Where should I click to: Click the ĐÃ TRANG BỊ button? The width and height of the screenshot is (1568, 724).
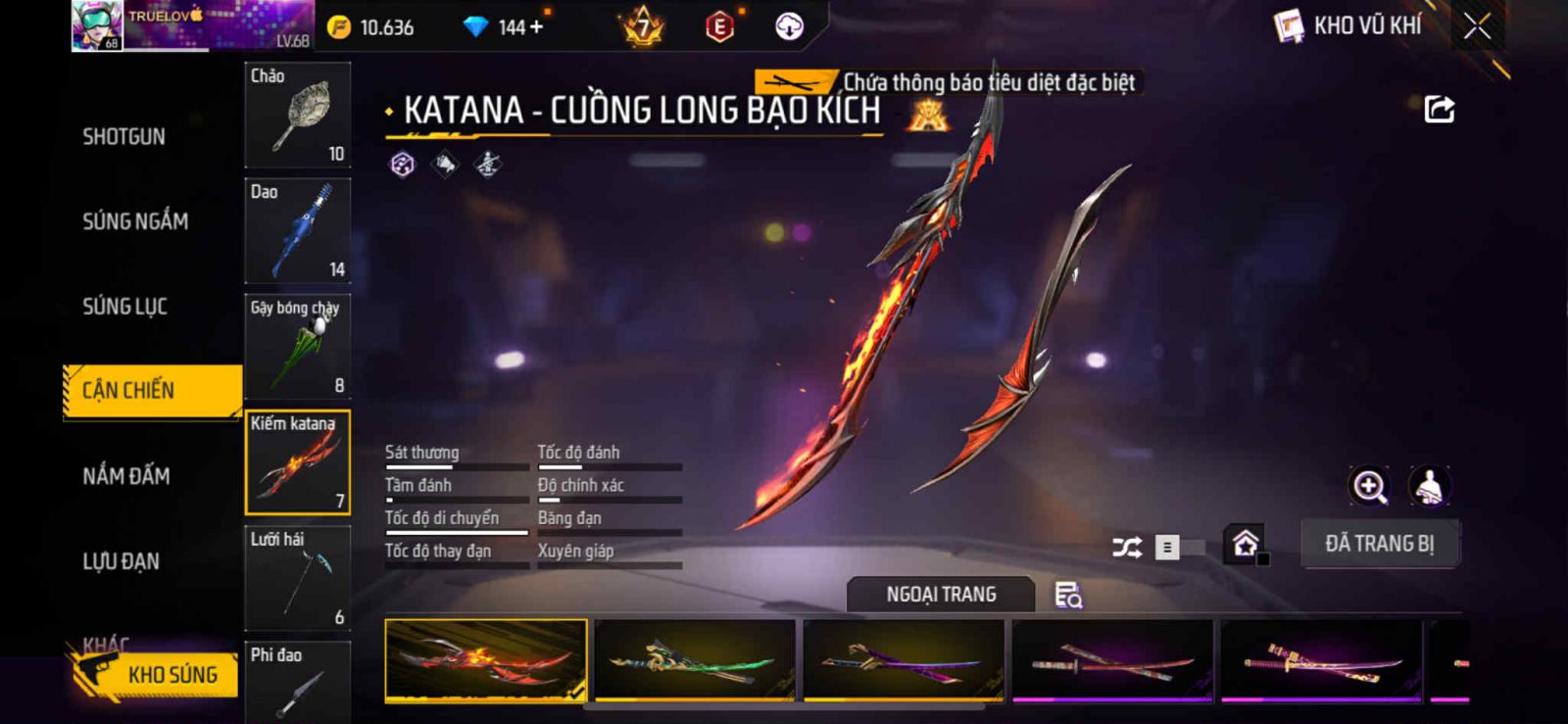point(1379,544)
